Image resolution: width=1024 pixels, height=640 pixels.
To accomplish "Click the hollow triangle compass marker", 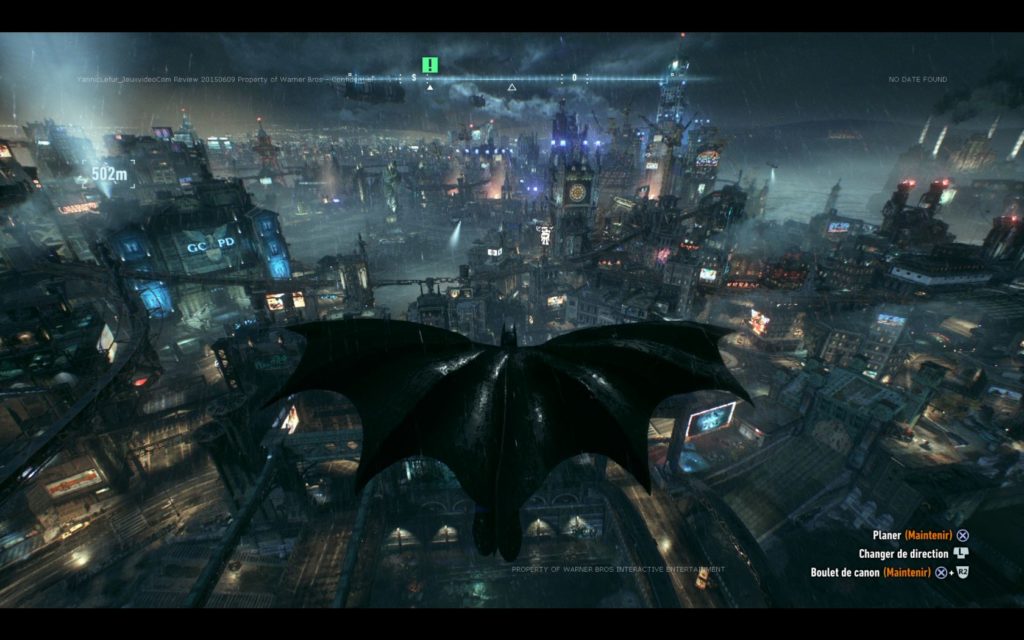I will (512, 88).
